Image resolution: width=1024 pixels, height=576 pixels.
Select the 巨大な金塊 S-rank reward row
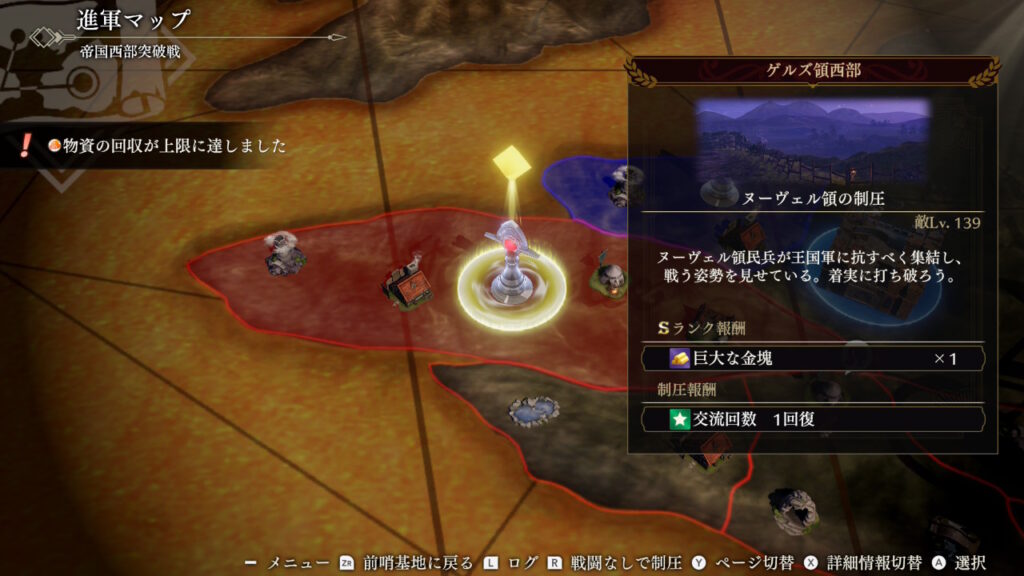click(813, 358)
